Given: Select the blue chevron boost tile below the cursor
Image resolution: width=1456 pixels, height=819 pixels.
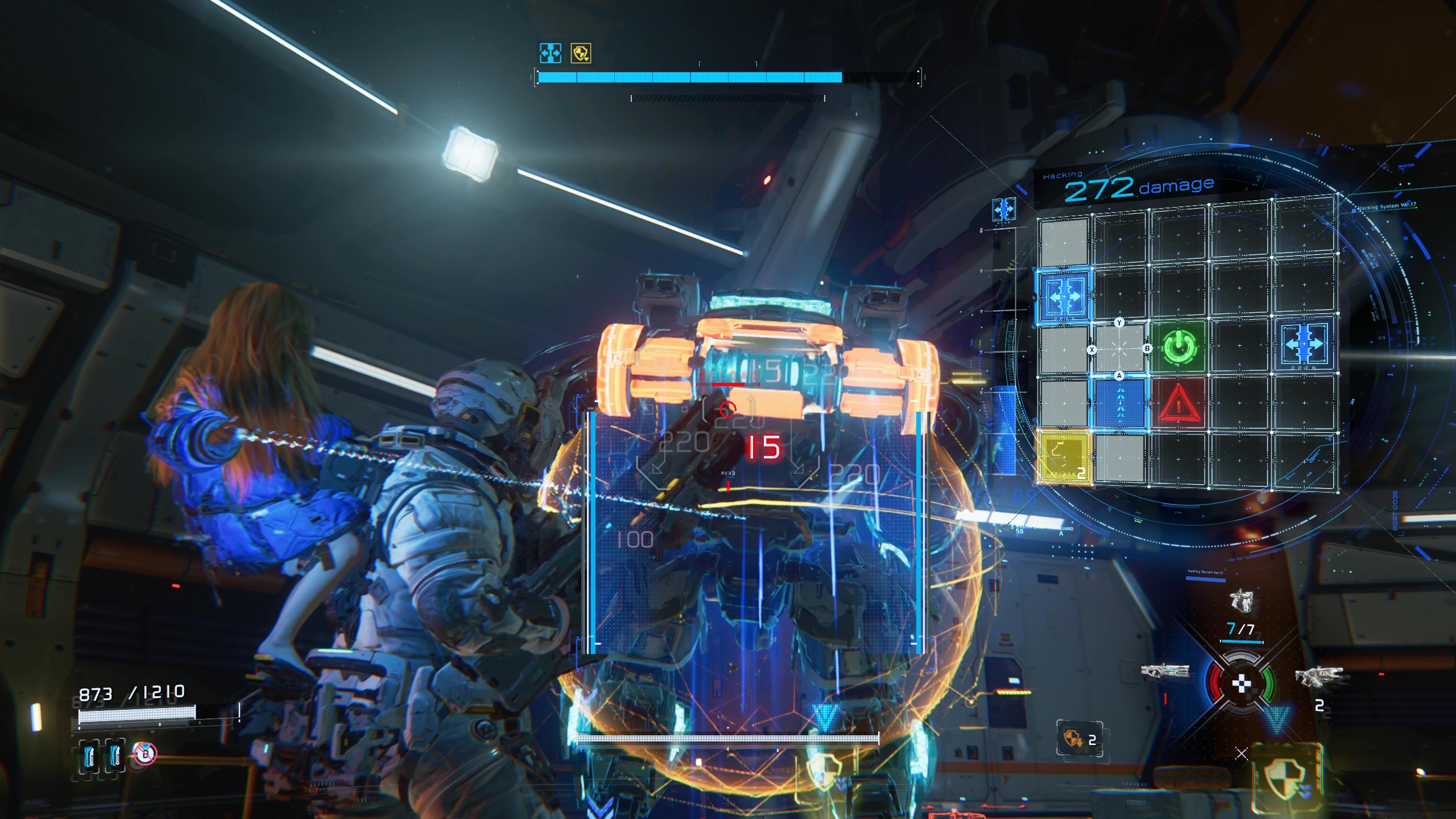Looking at the screenshot, I should (1120, 404).
